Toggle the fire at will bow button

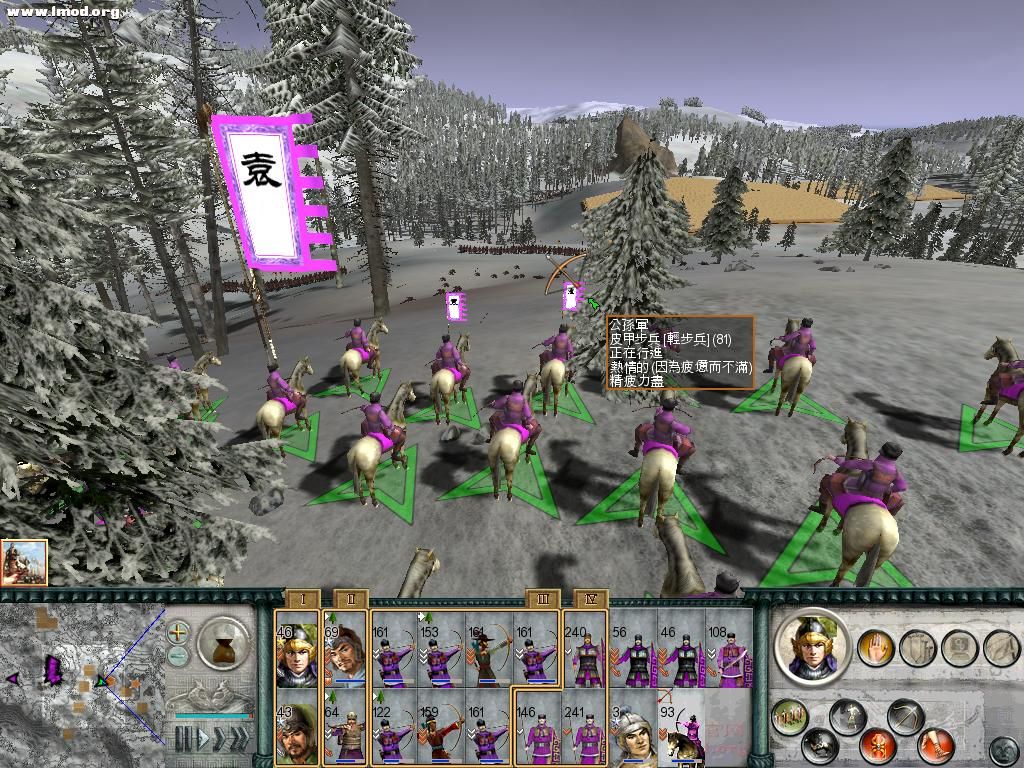(904, 718)
